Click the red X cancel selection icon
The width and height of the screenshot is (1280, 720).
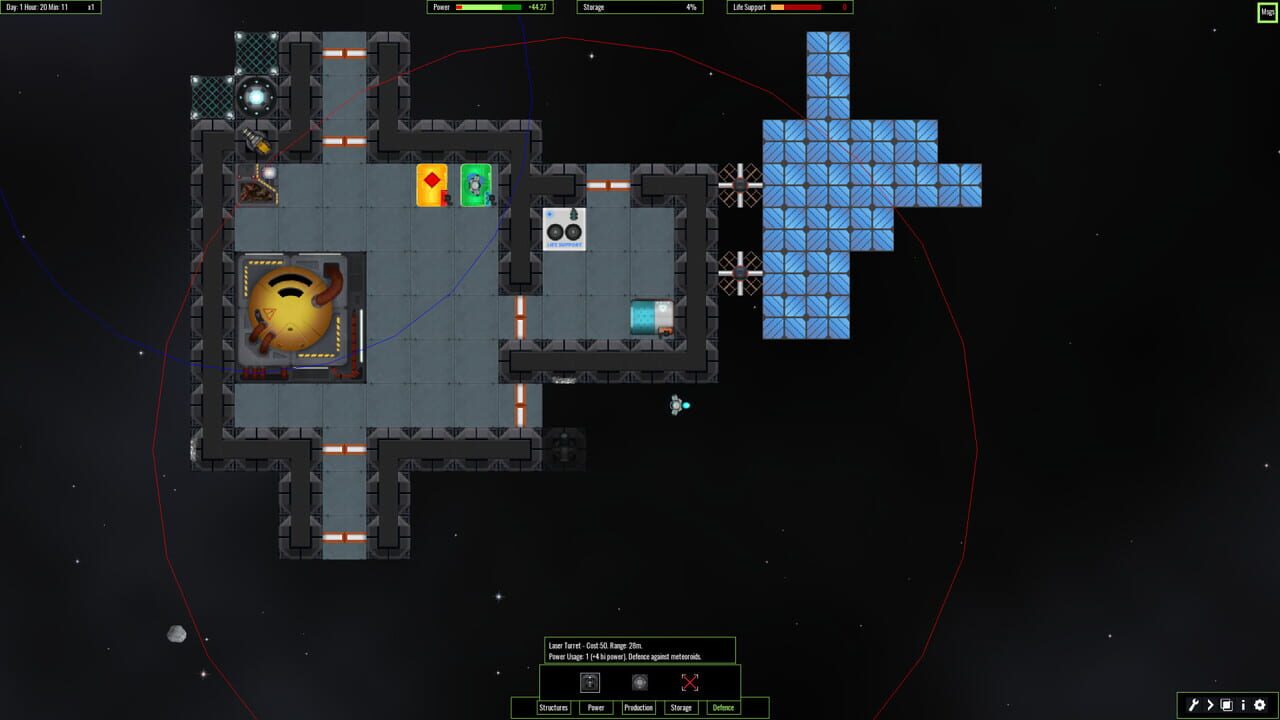click(x=688, y=682)
